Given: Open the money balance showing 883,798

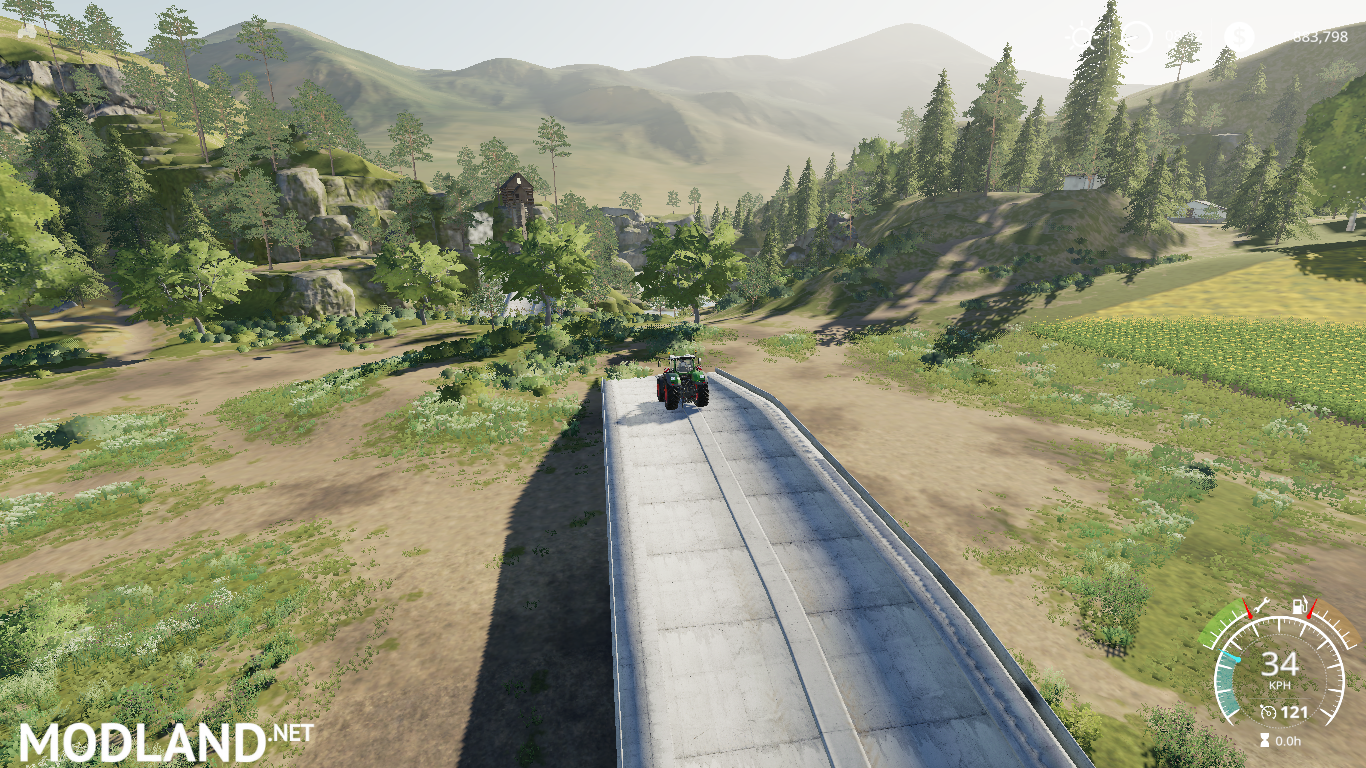Looking at the screenshot, I should (x=1321, y=37).
